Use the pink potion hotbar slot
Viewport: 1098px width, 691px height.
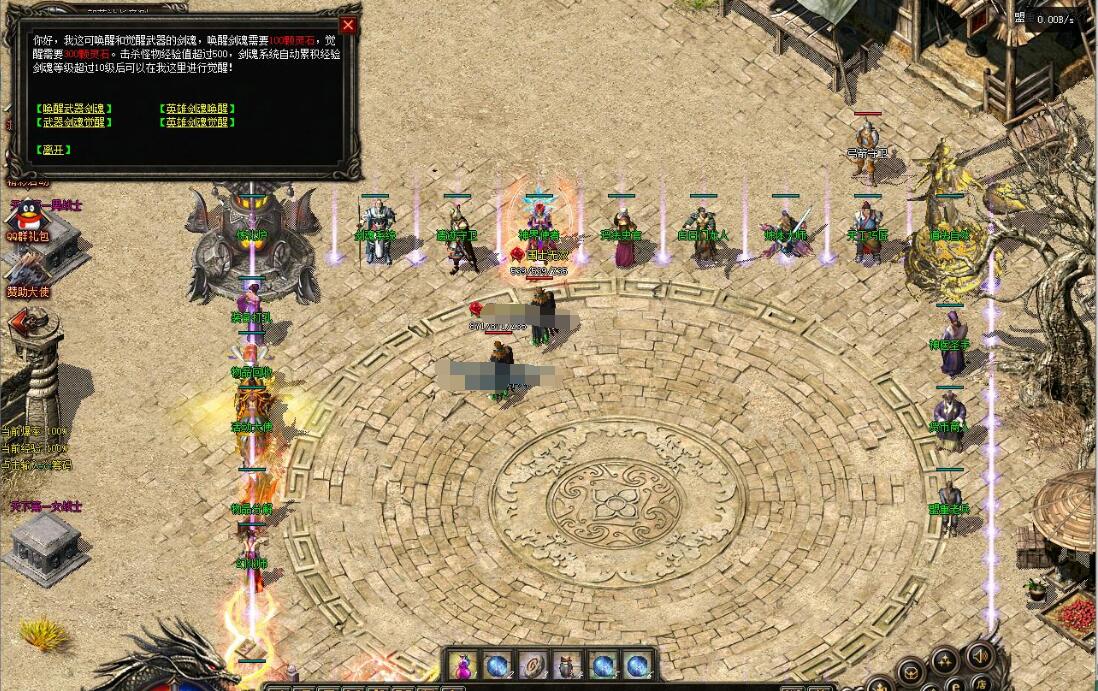(463, 666)
